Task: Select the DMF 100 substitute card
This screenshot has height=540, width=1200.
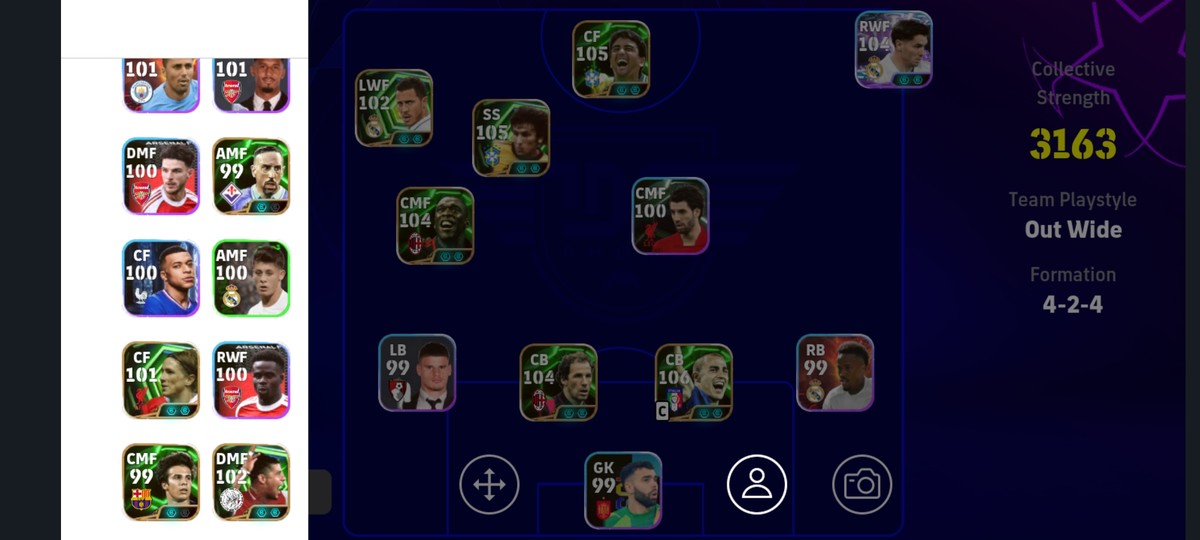Action: [161, 176]
